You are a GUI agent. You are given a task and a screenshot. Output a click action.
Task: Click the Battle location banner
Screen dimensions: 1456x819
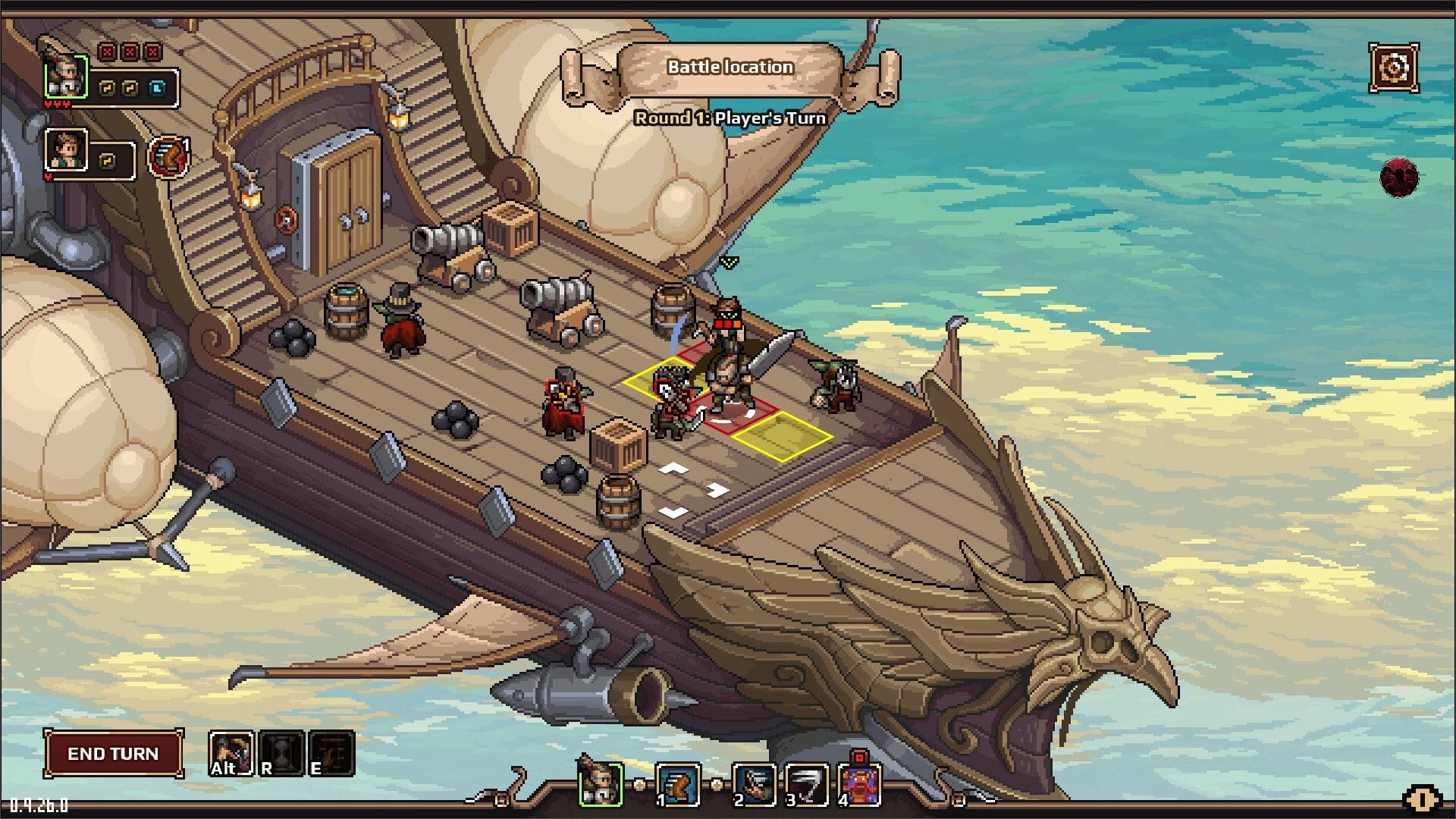click(x=730, y=67)
